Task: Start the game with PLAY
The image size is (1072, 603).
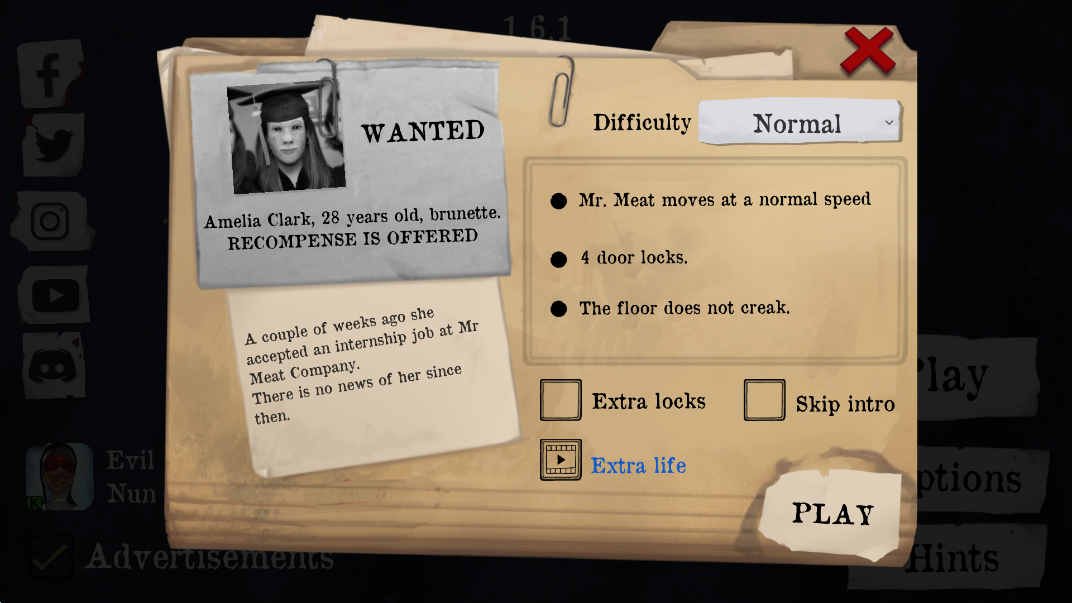Action: pyautogui.click(x=832, y=514)
